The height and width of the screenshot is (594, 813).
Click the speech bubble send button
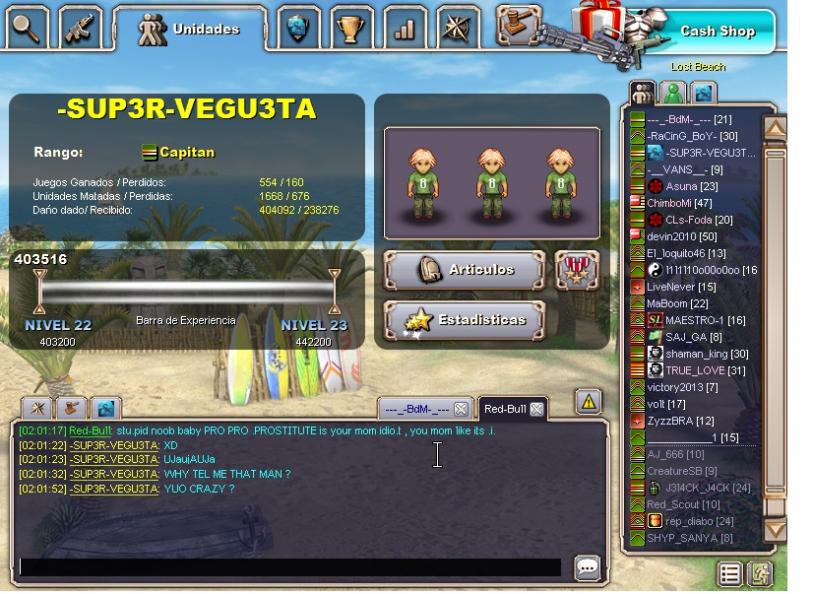coord(587,568)
